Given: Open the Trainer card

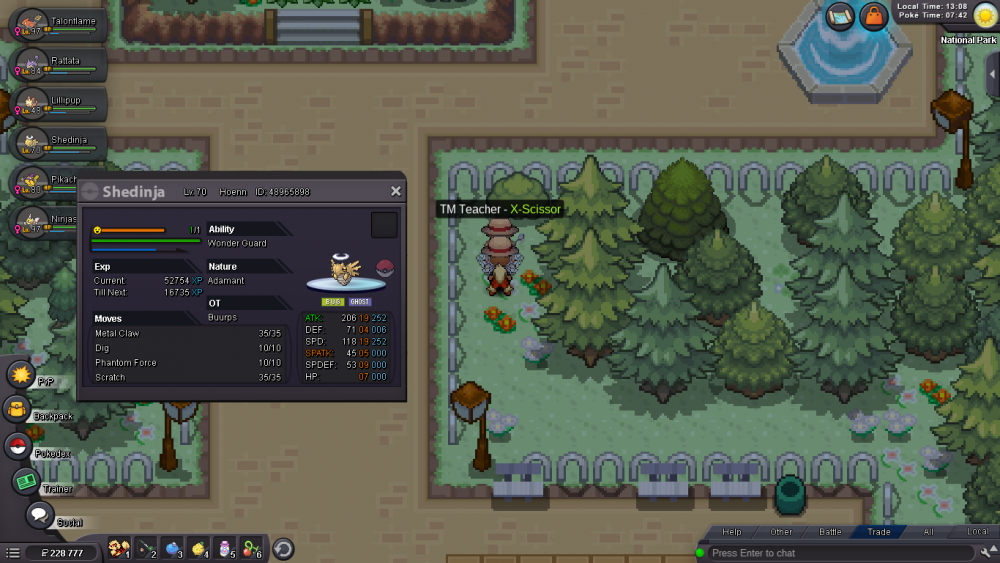Looking at the screenshot, I should click(26, 481).
